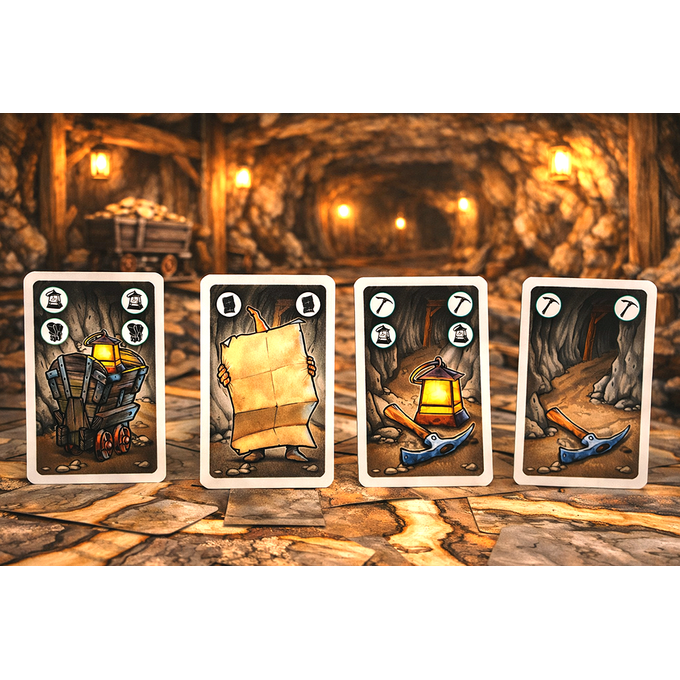
Task: Select the card showing only a pickaxe
Action: (x=584, y=383)
